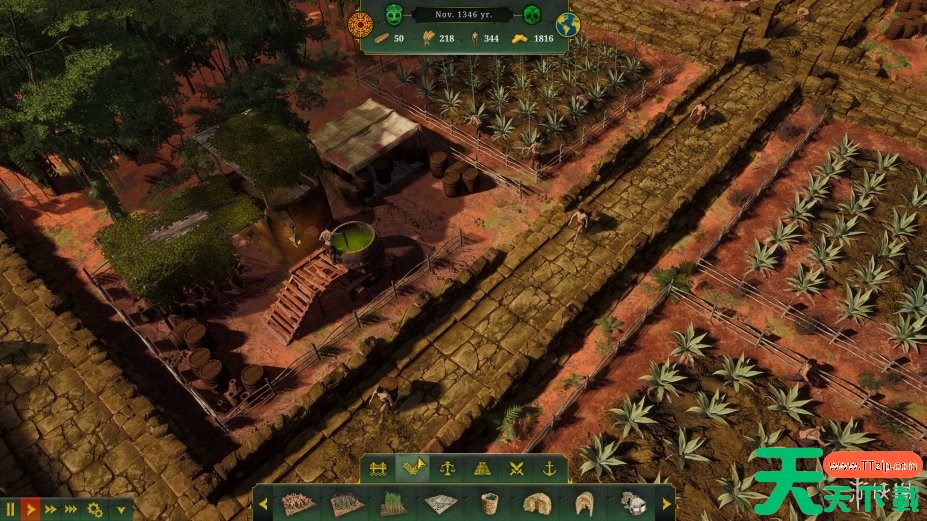Collapse the speed panel with the down arrow
The image size is (927, 521).
(x=121, y=509)
